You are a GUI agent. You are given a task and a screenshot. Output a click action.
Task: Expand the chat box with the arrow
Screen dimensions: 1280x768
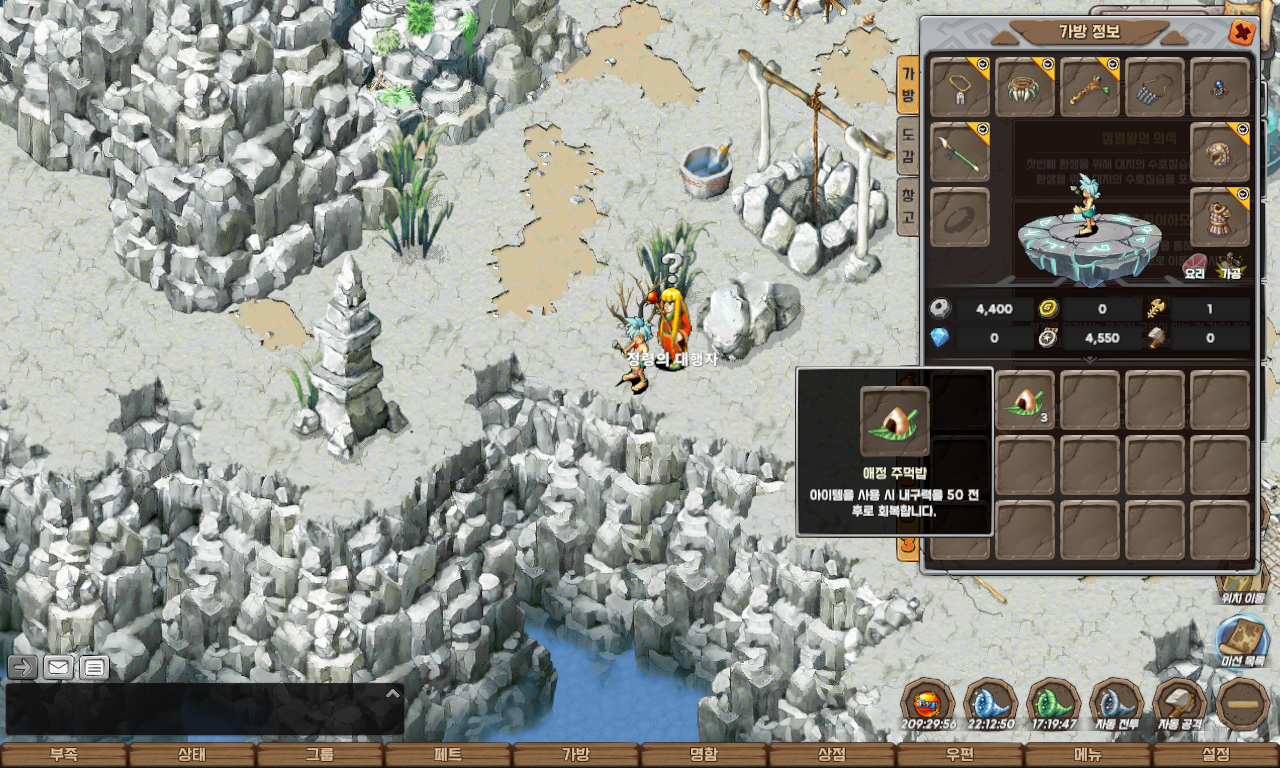[x=393, y=693]
